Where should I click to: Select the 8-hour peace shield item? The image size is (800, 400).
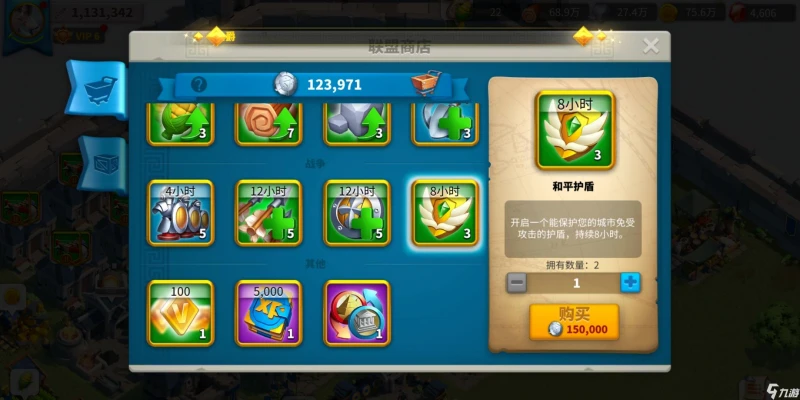[x=444, y=213]
